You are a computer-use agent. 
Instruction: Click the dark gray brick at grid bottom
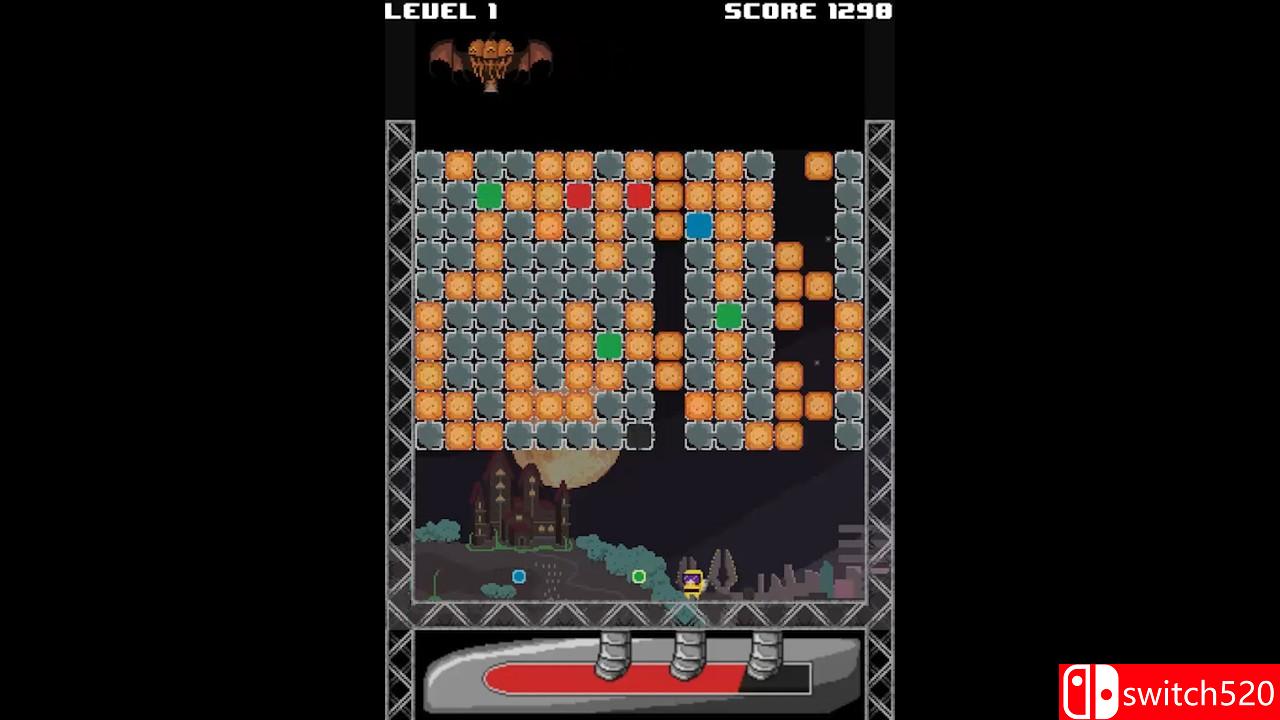[637, 438]
